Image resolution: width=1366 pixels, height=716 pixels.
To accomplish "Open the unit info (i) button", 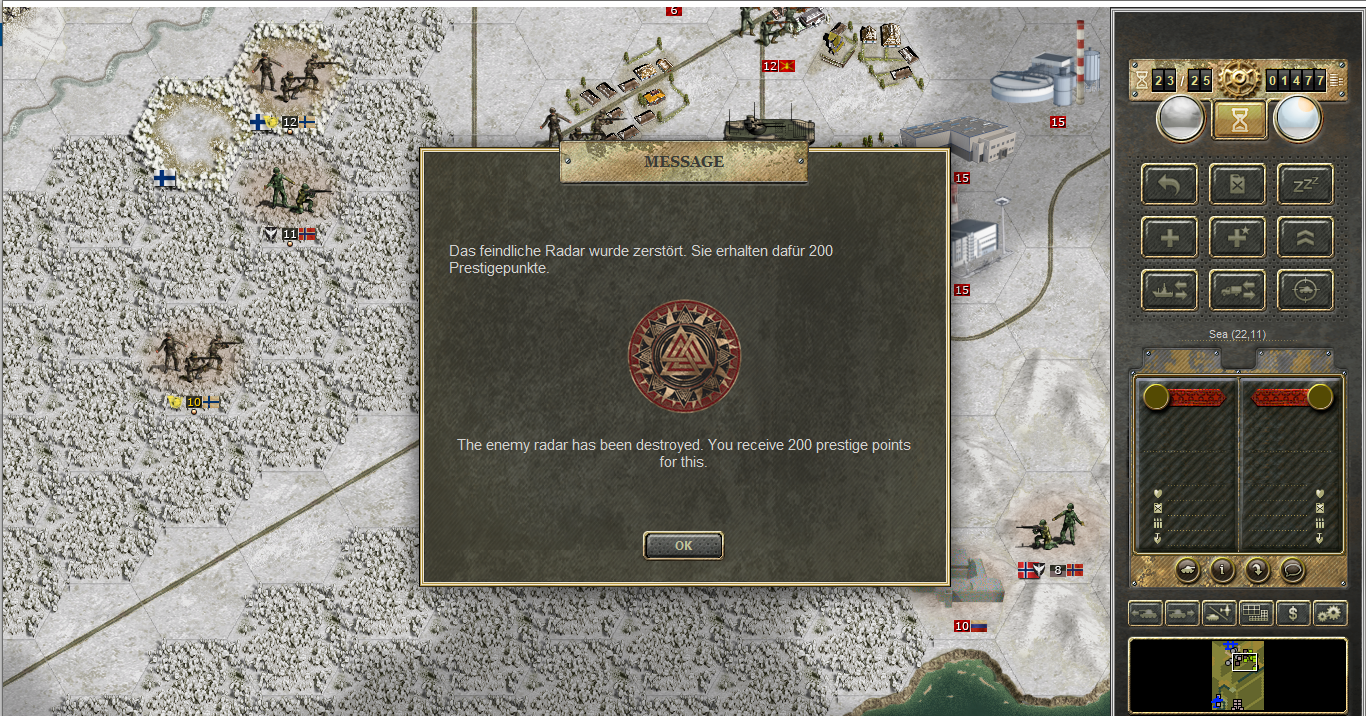I will [x=1222, y=569].
